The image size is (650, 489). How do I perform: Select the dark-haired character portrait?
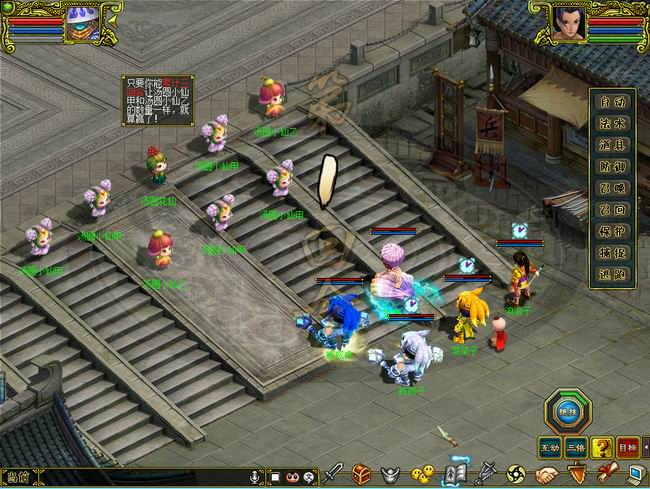pyautogui.click(x=568, y=24)
